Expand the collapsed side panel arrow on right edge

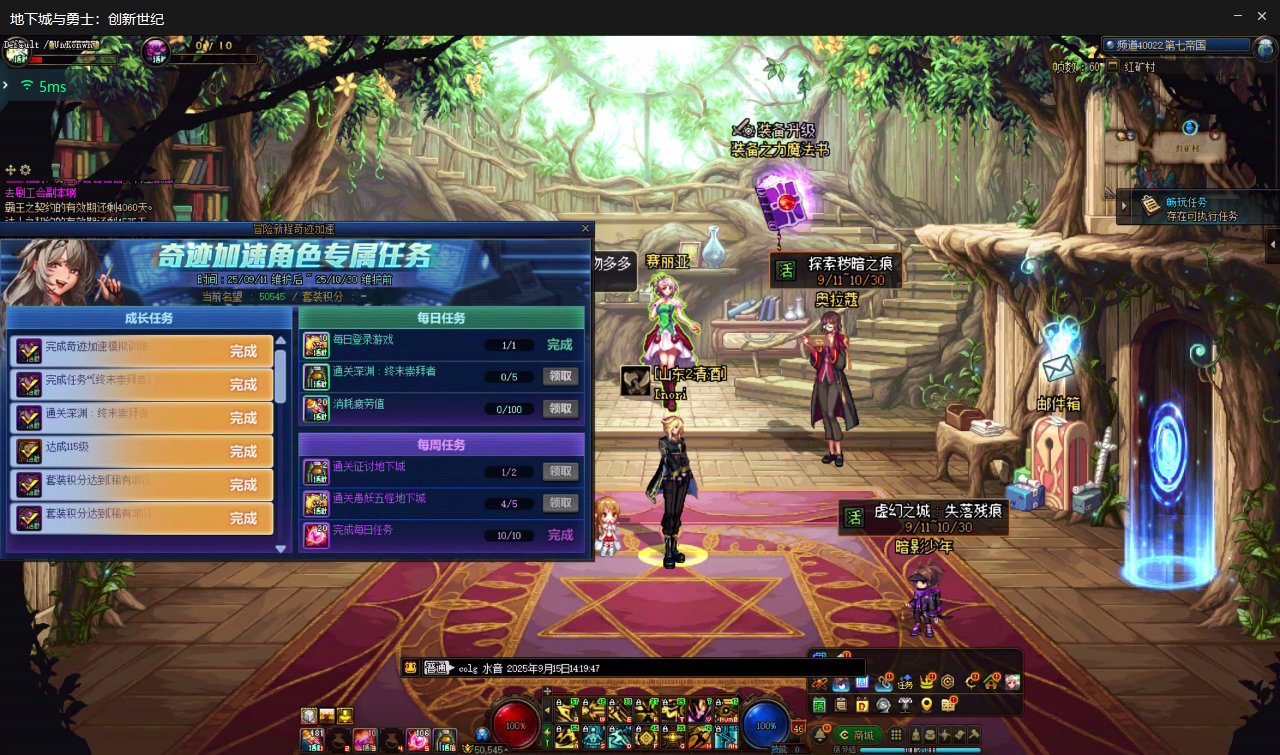pyautogui.click(x=1273, y=243)
